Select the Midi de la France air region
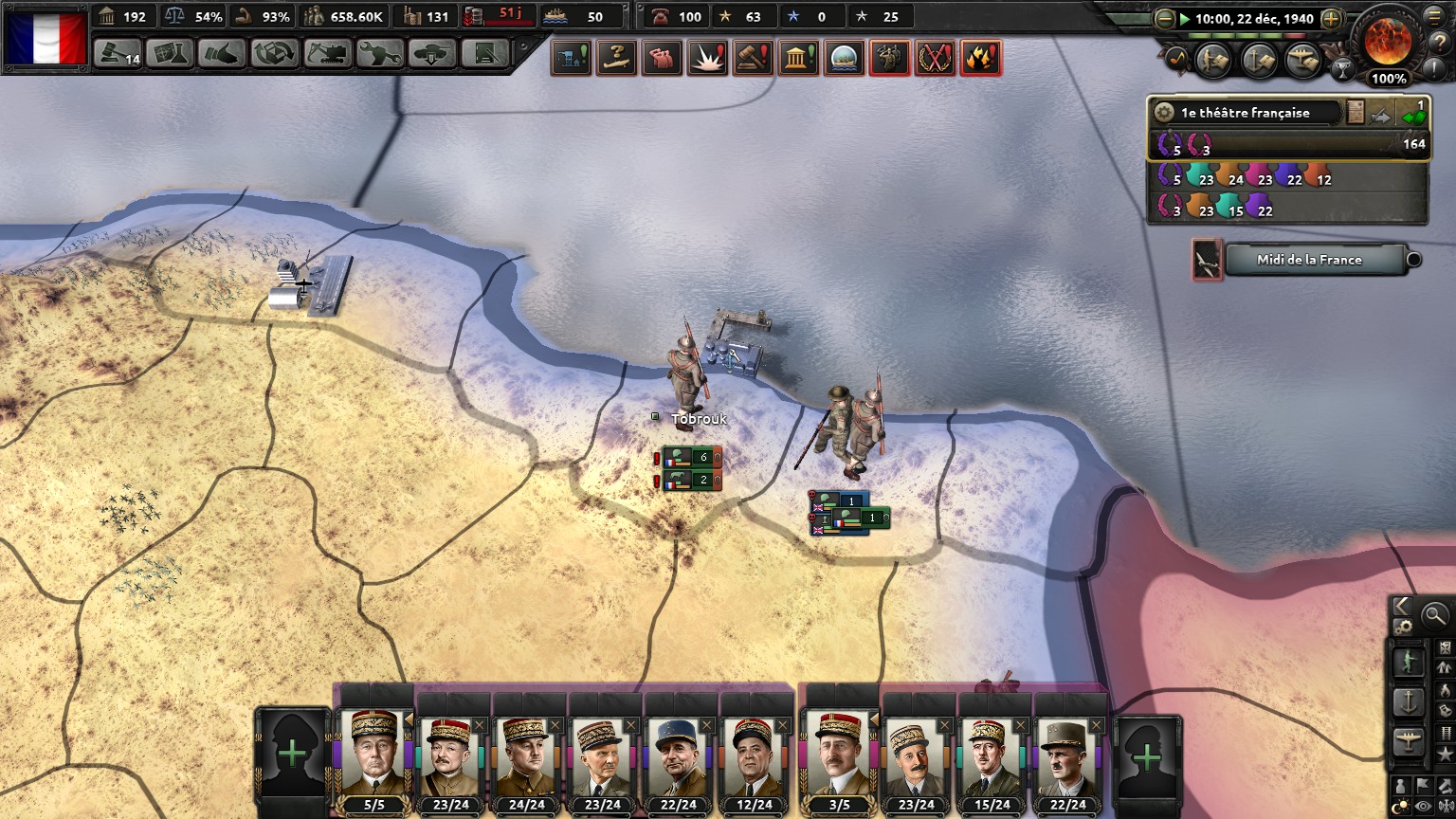 1310,260
